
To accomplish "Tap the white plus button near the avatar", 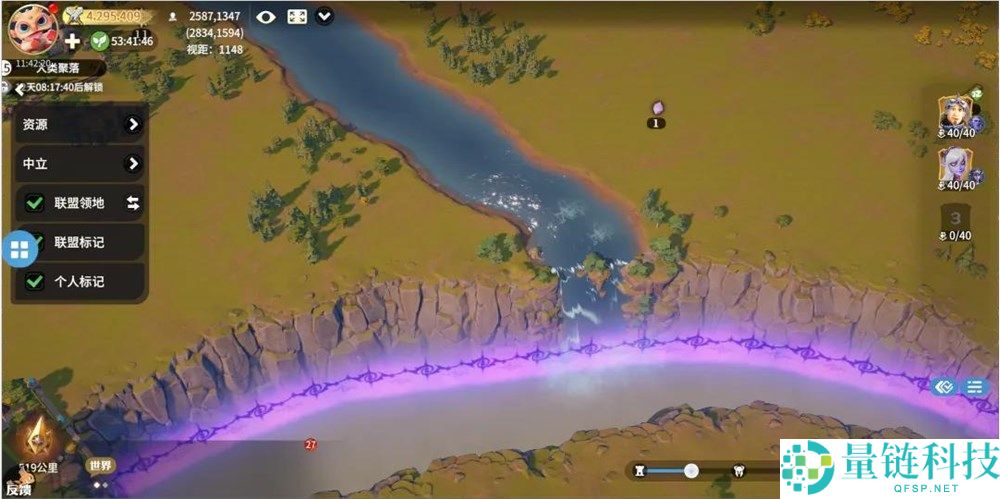I will coord(72,41).
